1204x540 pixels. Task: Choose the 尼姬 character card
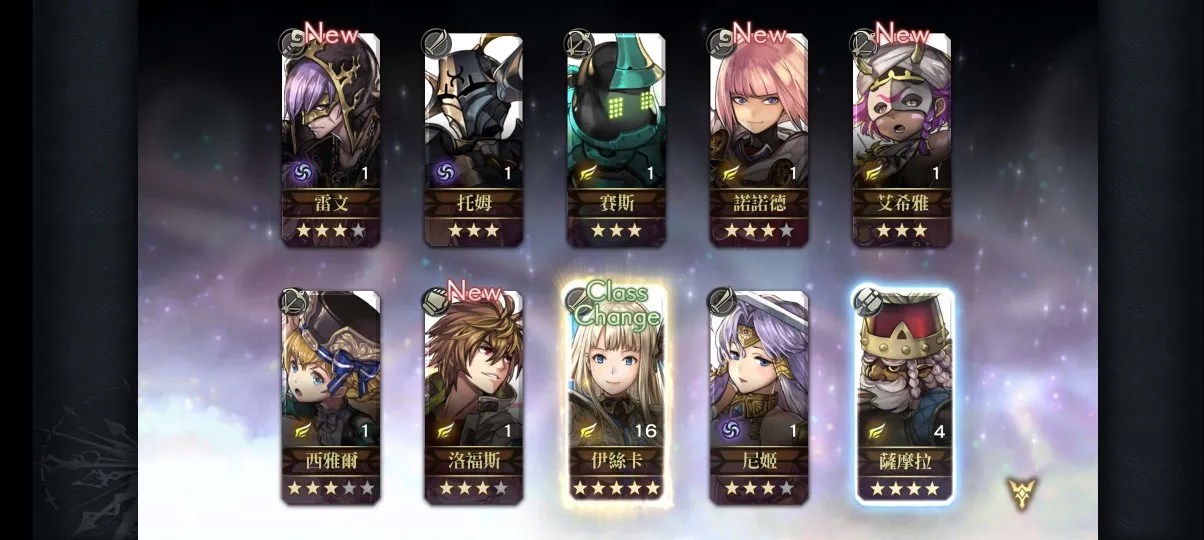759,396
